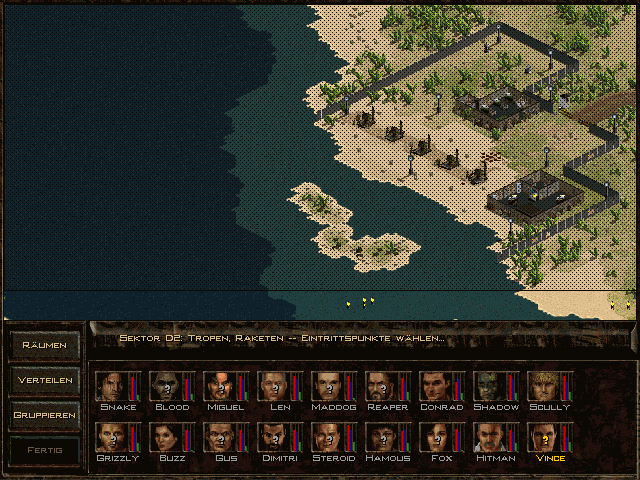Choose the Verteilen placement option
The image size is (640, 480).
point(45,380)
